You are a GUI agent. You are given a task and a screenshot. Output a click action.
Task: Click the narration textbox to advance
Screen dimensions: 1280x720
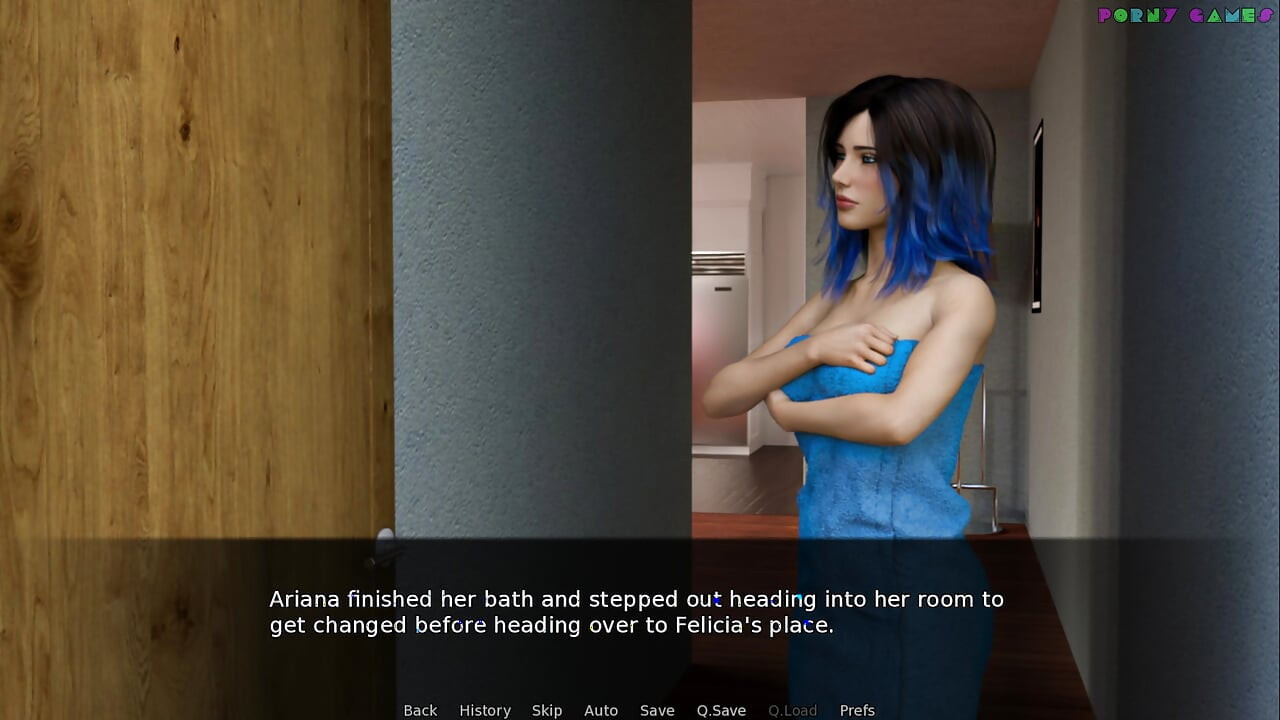pos(640,612)
